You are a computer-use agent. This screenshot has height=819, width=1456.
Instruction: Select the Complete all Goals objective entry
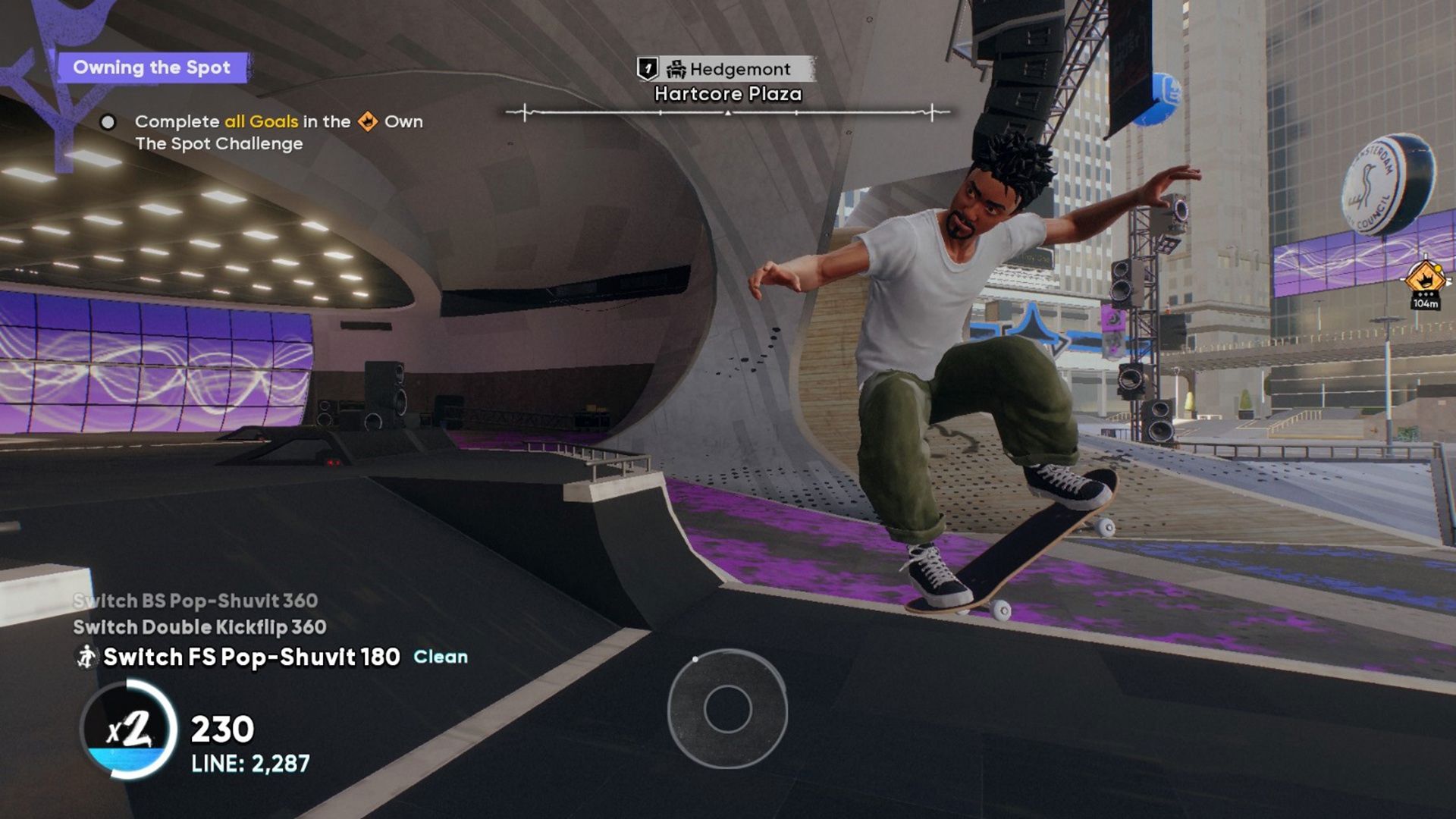click(278, 132)
